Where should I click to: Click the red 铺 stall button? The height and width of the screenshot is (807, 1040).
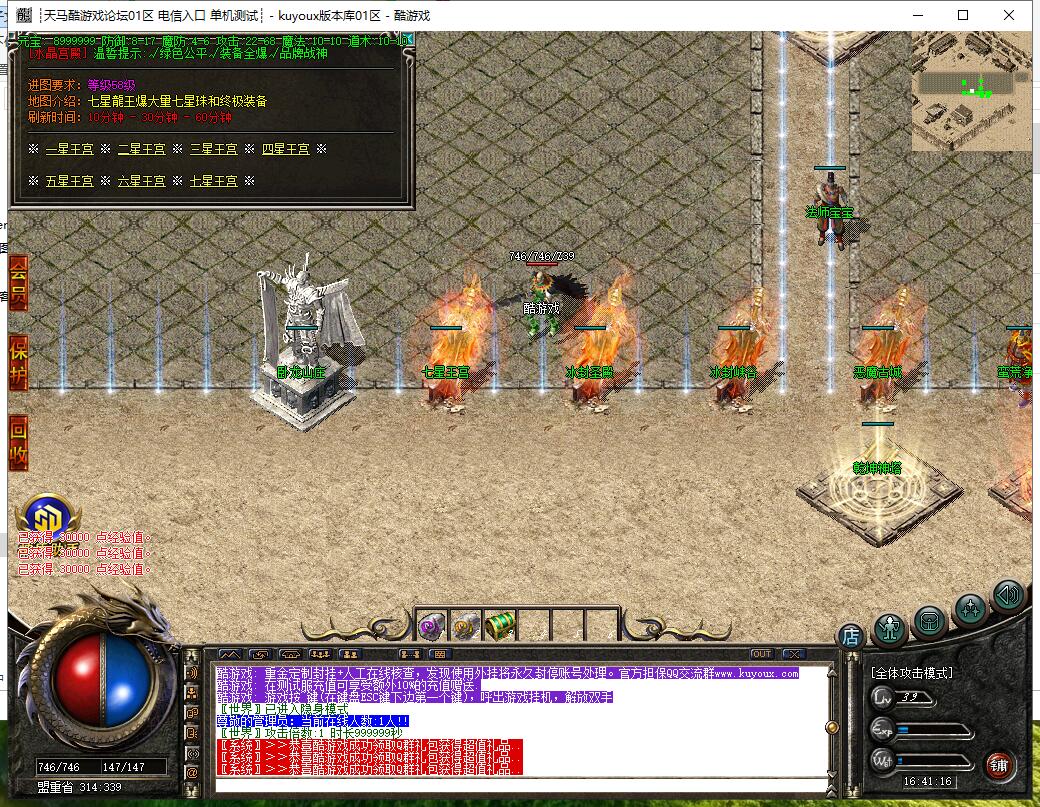point(999,766)
